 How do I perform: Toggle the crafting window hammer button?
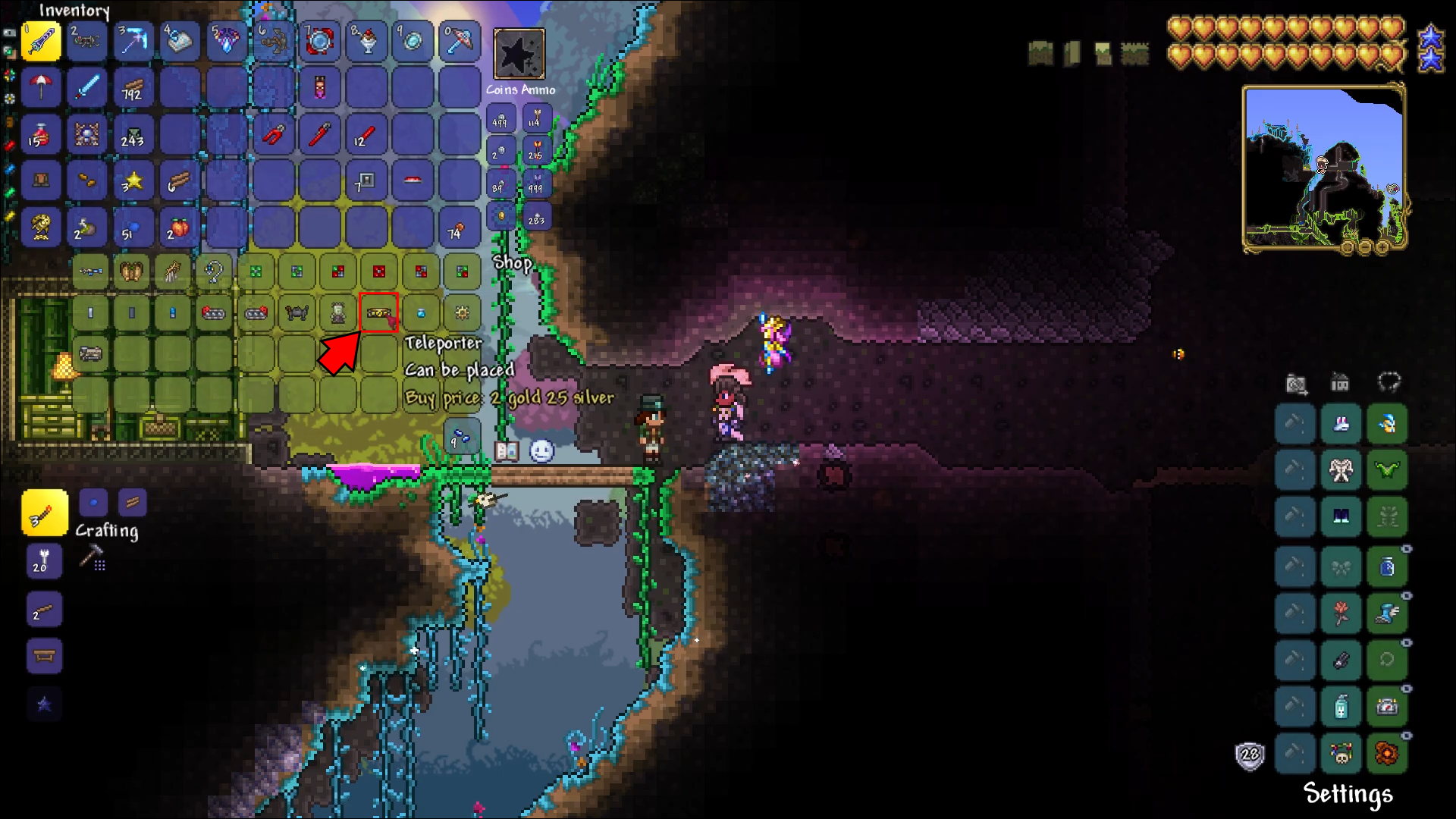tap(93, 558)
